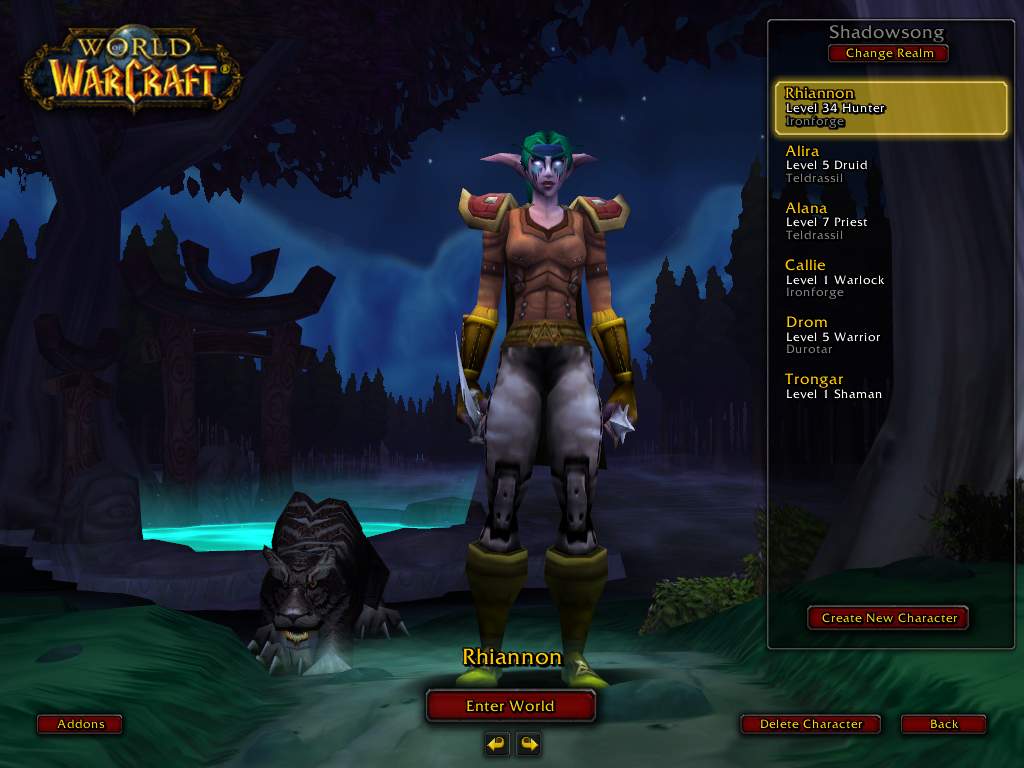Choose Trongar the Level 1 Shaman
Image resolution: width=1024 pixels, height=768 pixels.
pyautogui.click(x=890, y=387)
